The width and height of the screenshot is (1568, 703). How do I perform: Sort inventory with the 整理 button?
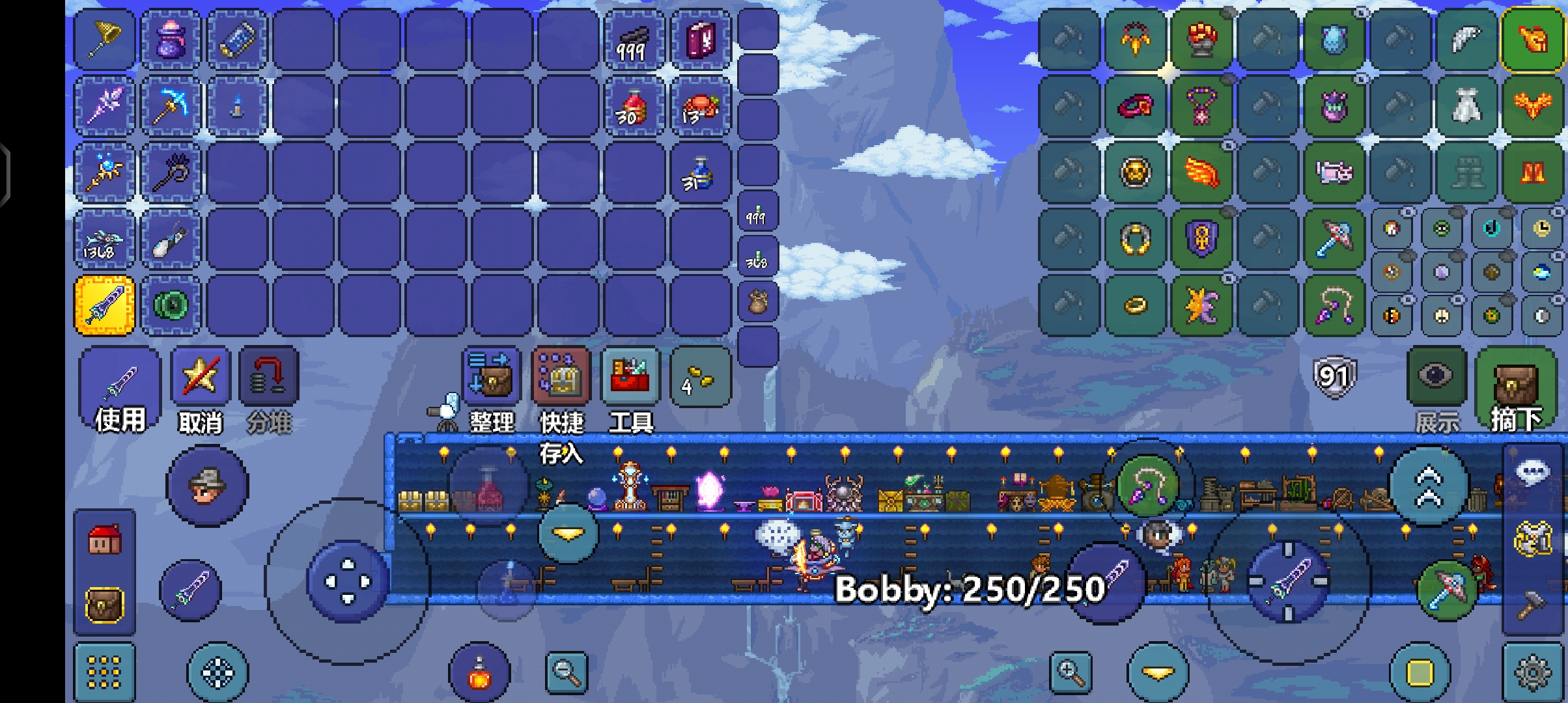pyautogui.click(x=492, y=378)
